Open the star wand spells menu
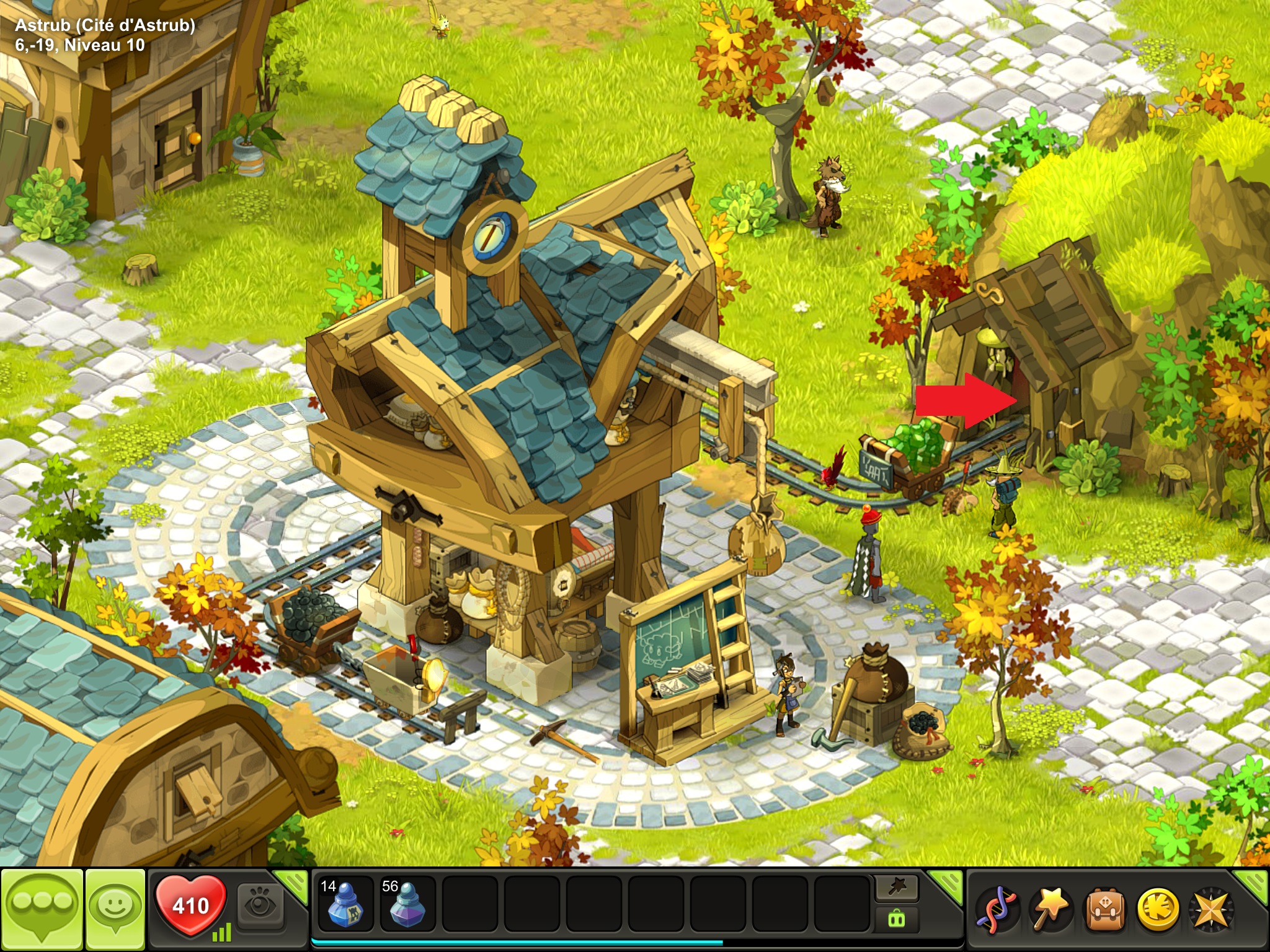This screenshot has height=952, width=1270. coord(1049,910)
